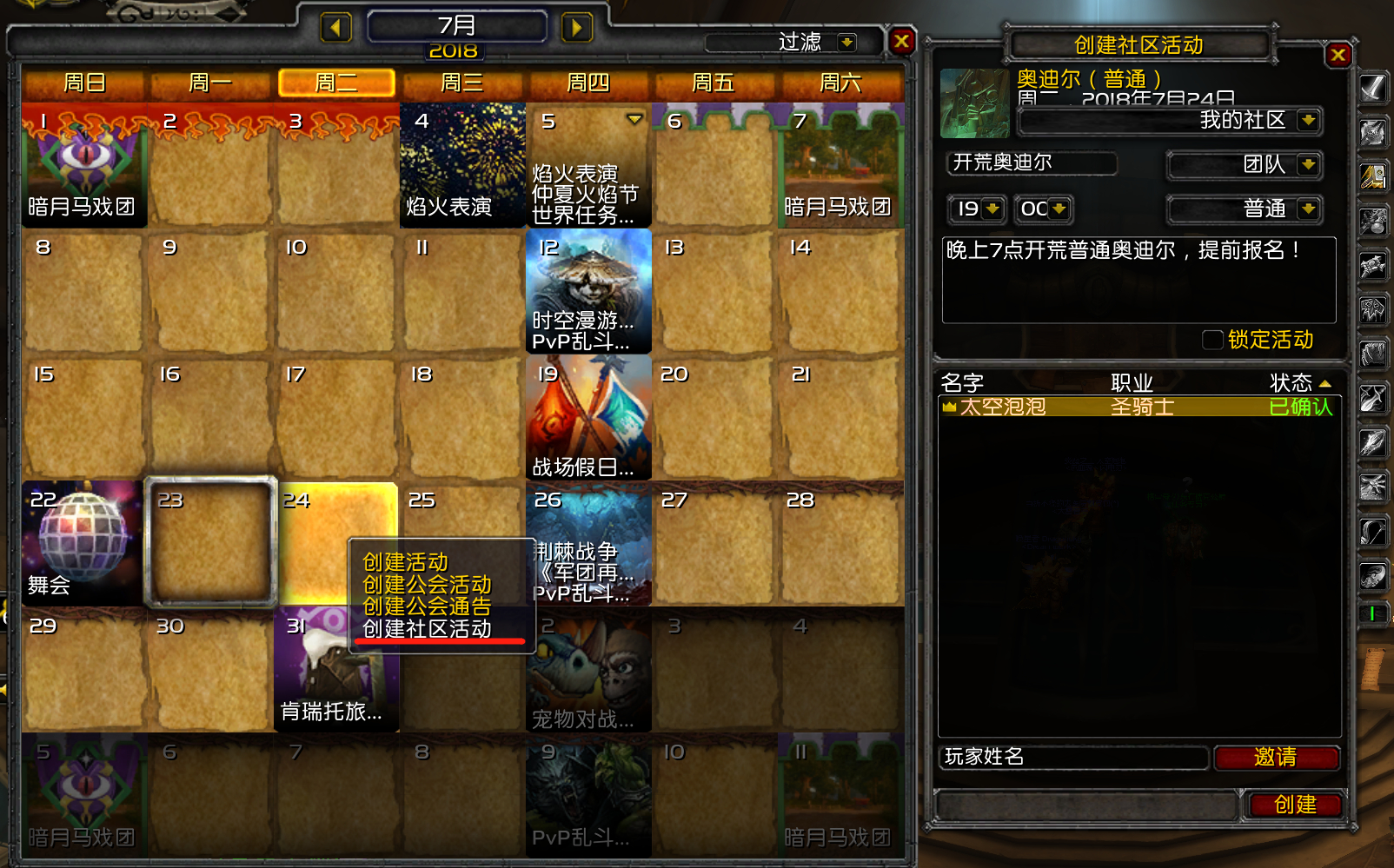The image size is (1394, 868).
Task: Open the 战场假日 flags icon on July 19
Action: pyautogui.click(x=587, y=417)
